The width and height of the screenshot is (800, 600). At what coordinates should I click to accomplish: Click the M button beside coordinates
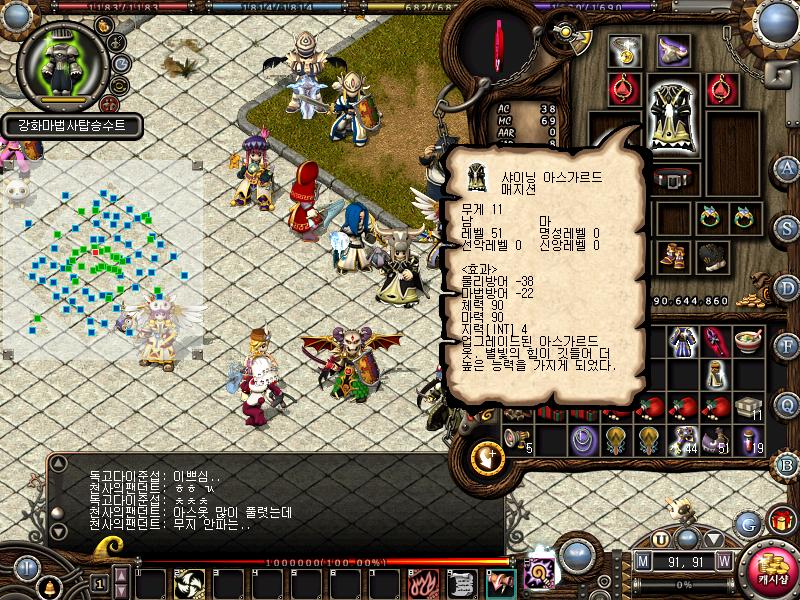coord(643,562)
